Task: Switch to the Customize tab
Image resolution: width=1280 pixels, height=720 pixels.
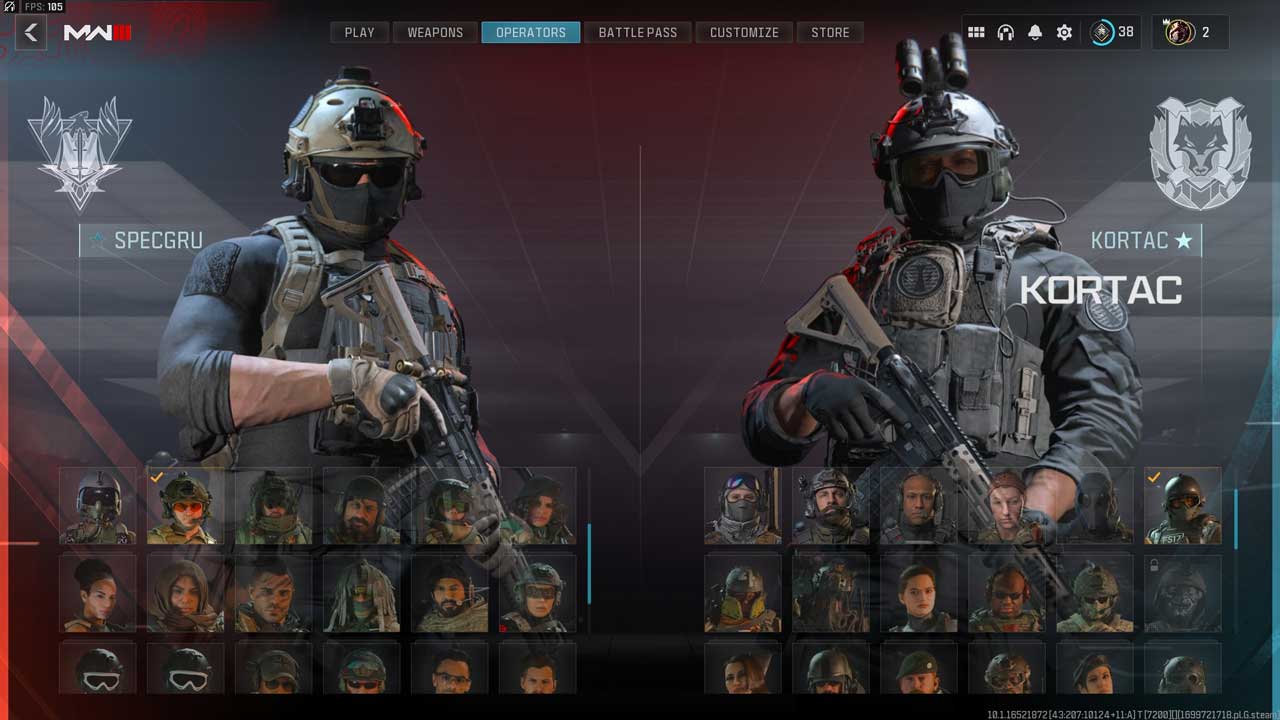Action: (x=744, y=33)
